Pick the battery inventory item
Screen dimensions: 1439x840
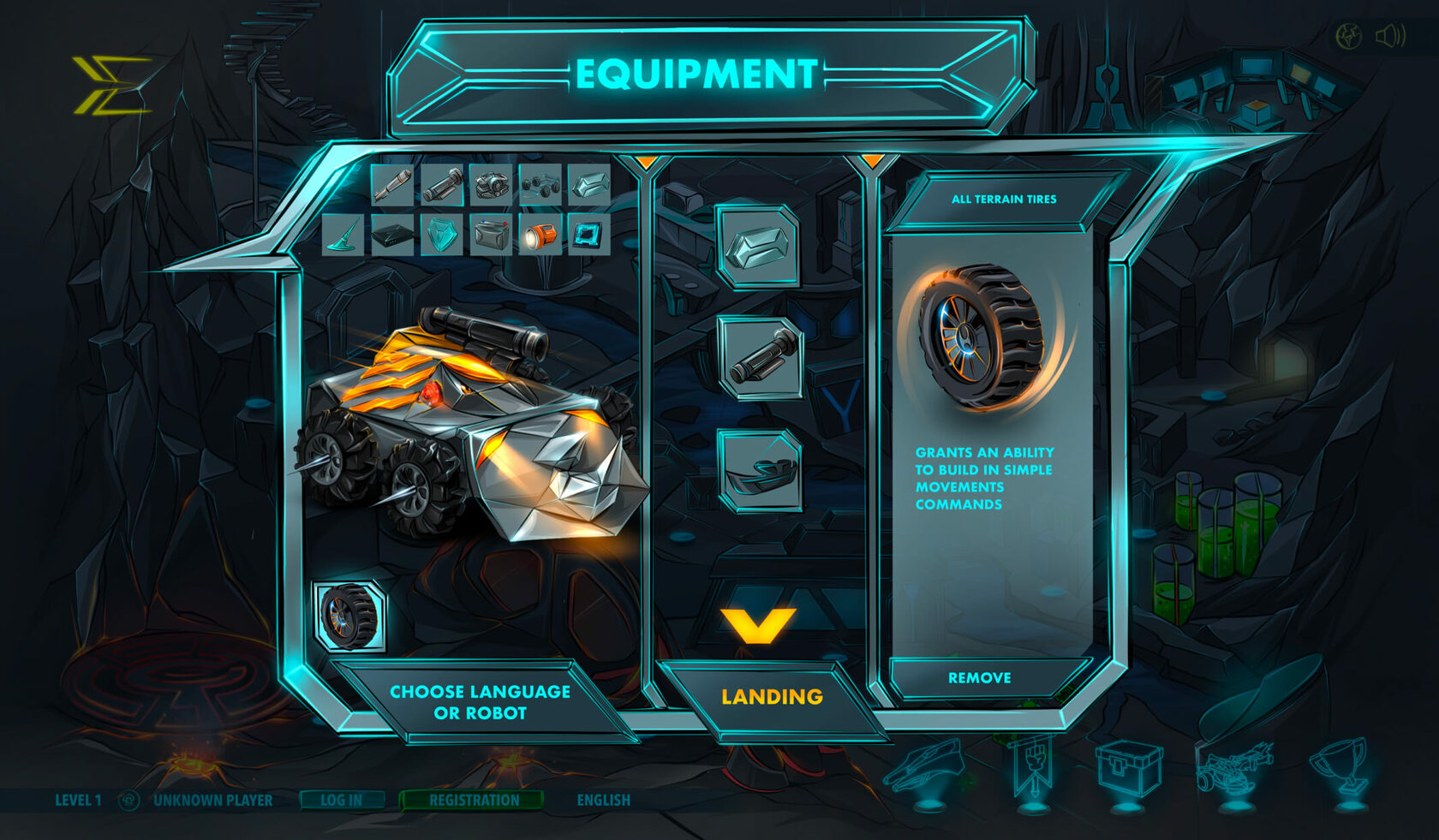(492, 235)
